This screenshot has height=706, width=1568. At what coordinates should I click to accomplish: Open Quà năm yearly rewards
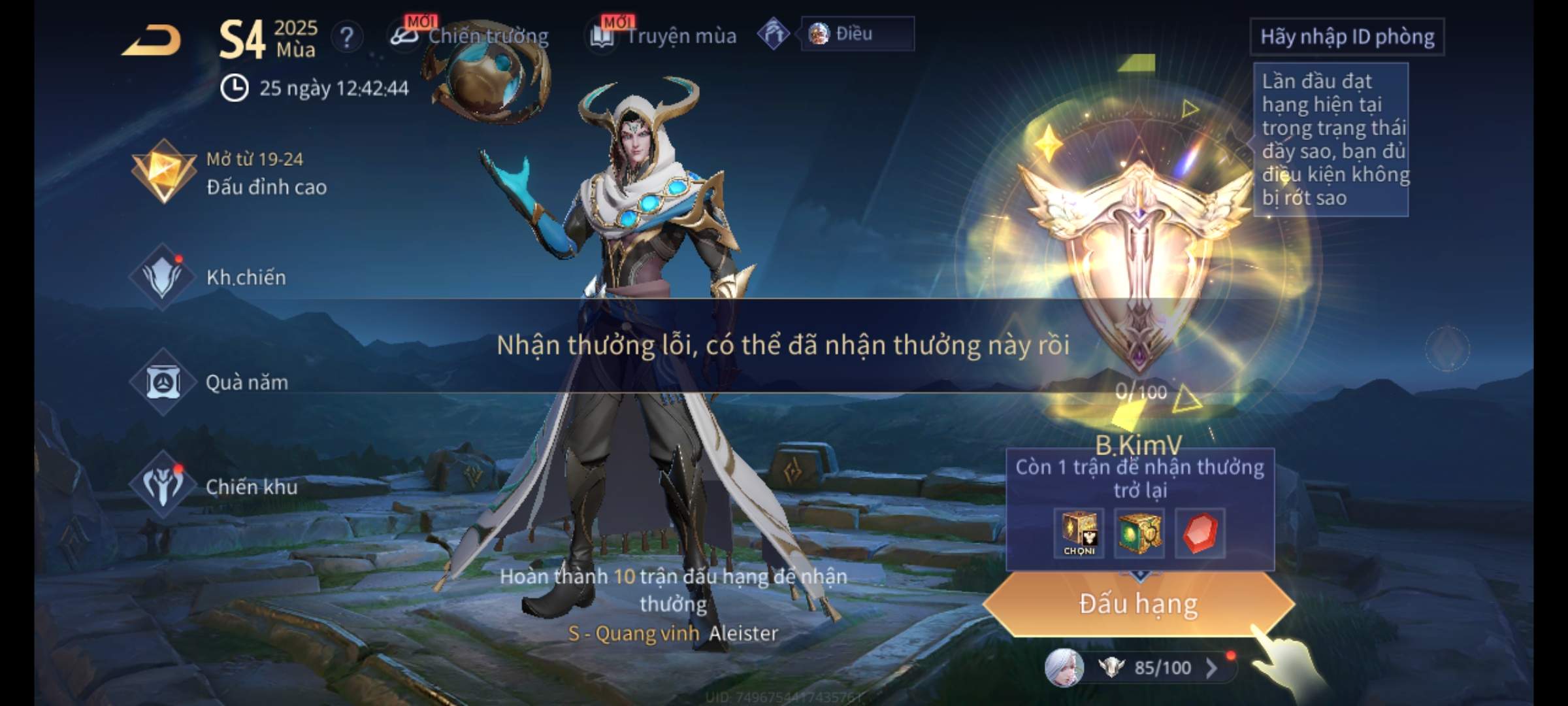point(210,382)
